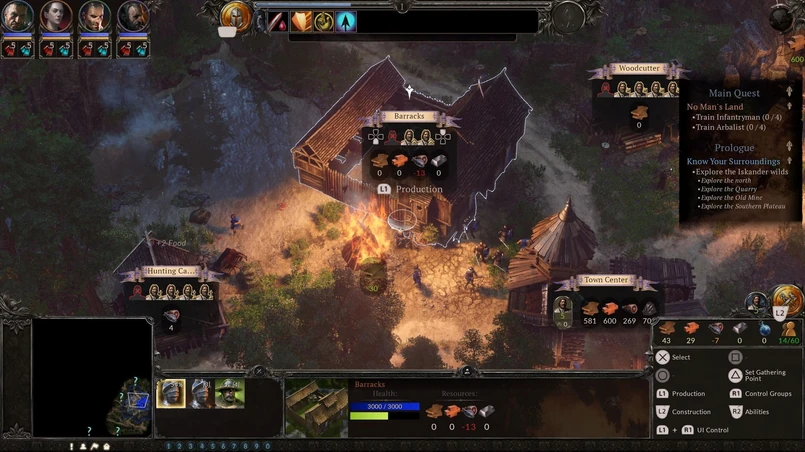Select control group number 1
The image size is (805, 452).
pyautogui.click(x=168, y=446)
